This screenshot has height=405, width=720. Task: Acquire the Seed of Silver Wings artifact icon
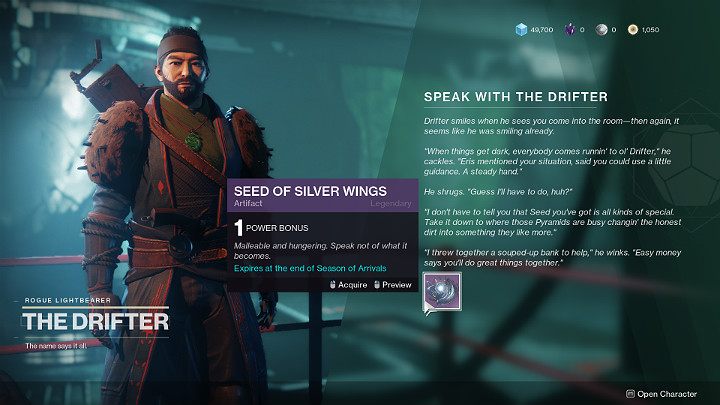click(x=440, y=291)
